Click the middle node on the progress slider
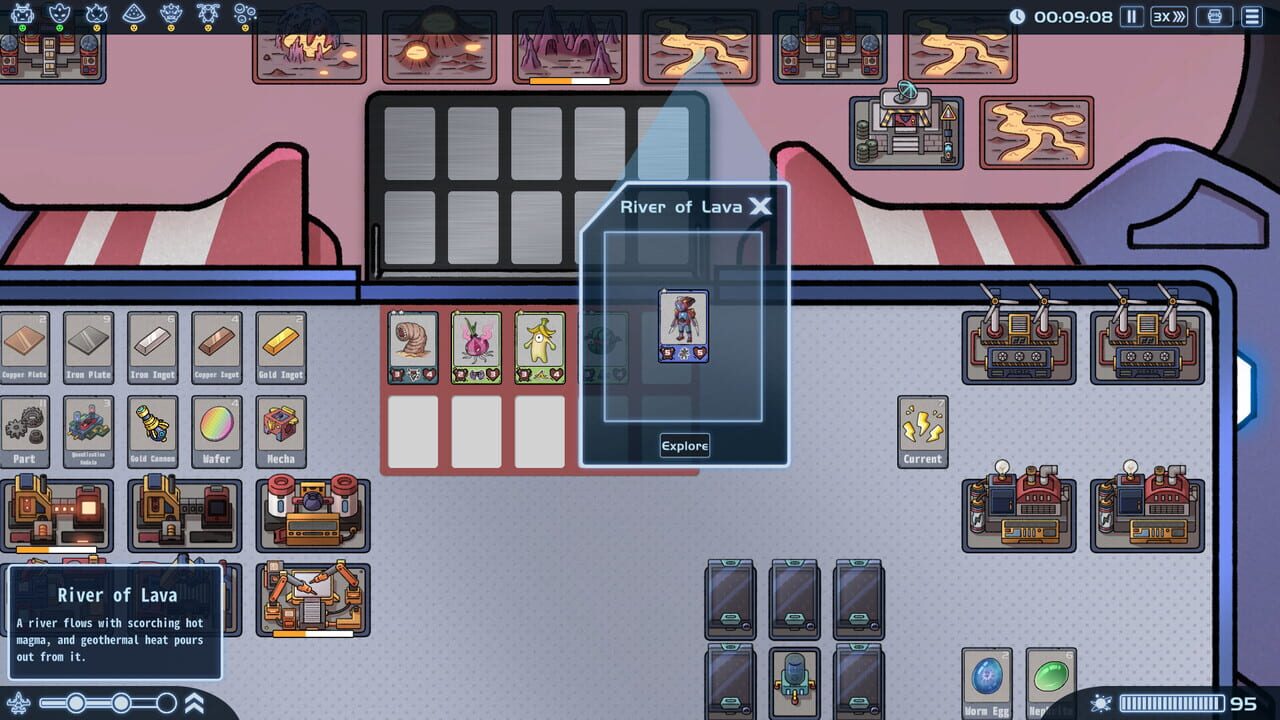Viewport: 1280px width, 720px height. point(121,702)
